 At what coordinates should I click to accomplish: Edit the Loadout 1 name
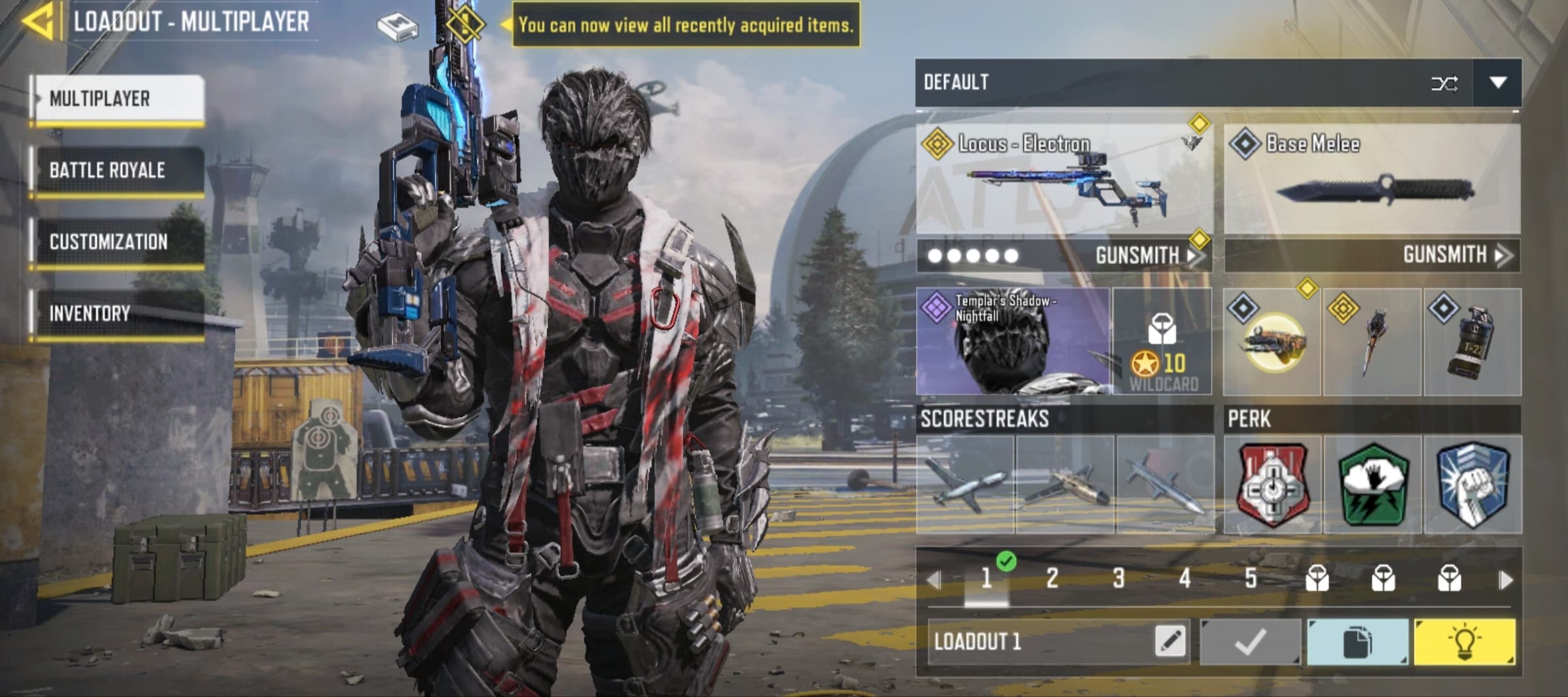[x=1169, y=641]
